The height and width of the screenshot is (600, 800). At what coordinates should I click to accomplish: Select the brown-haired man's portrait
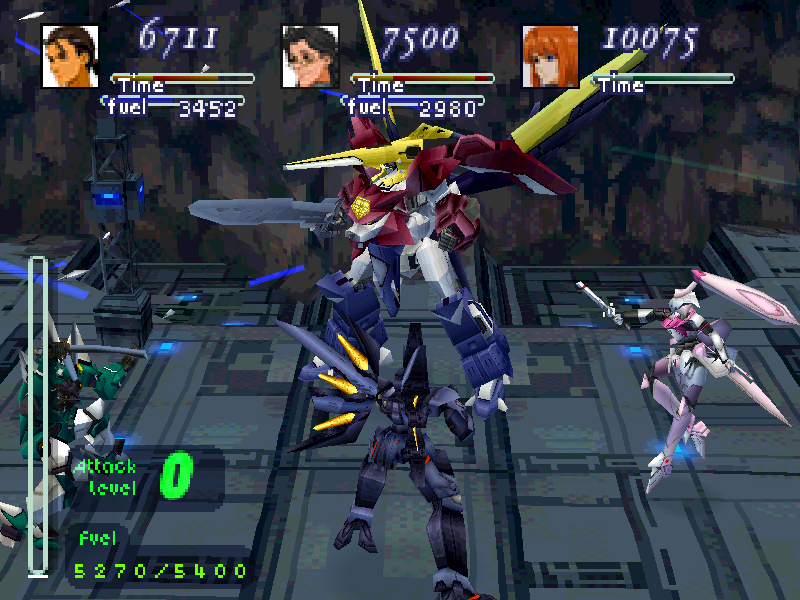pyautogui.click(x=70, y=56)
